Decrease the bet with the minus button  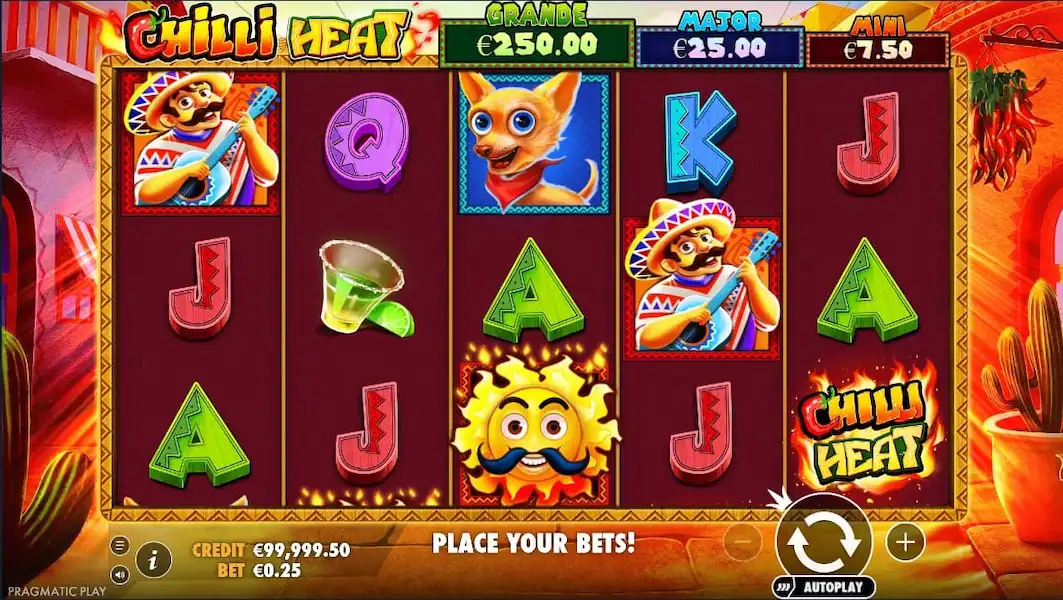742,542
